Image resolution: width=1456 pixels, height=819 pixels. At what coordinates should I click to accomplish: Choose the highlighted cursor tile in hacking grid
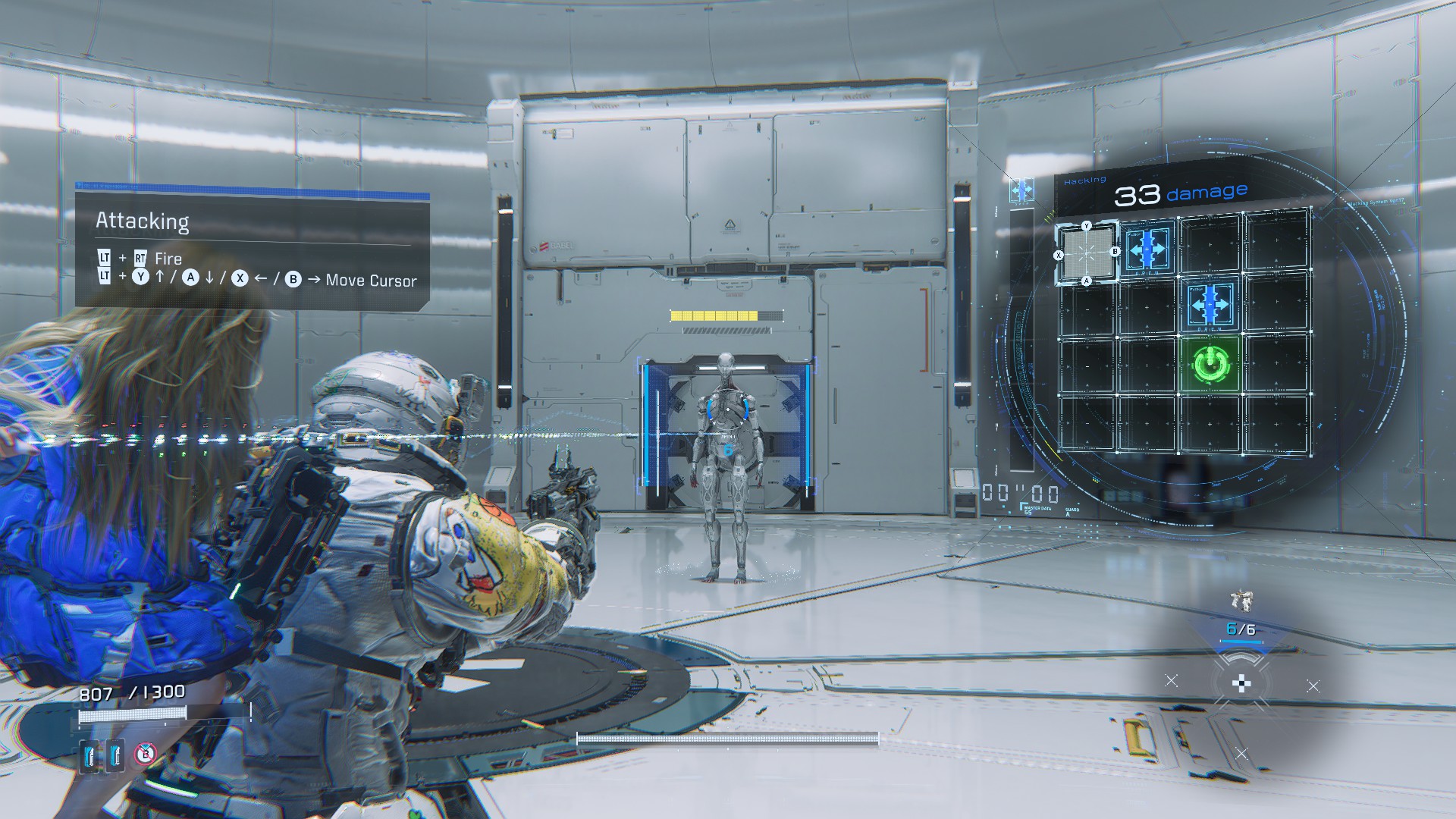coord(1087,253)
